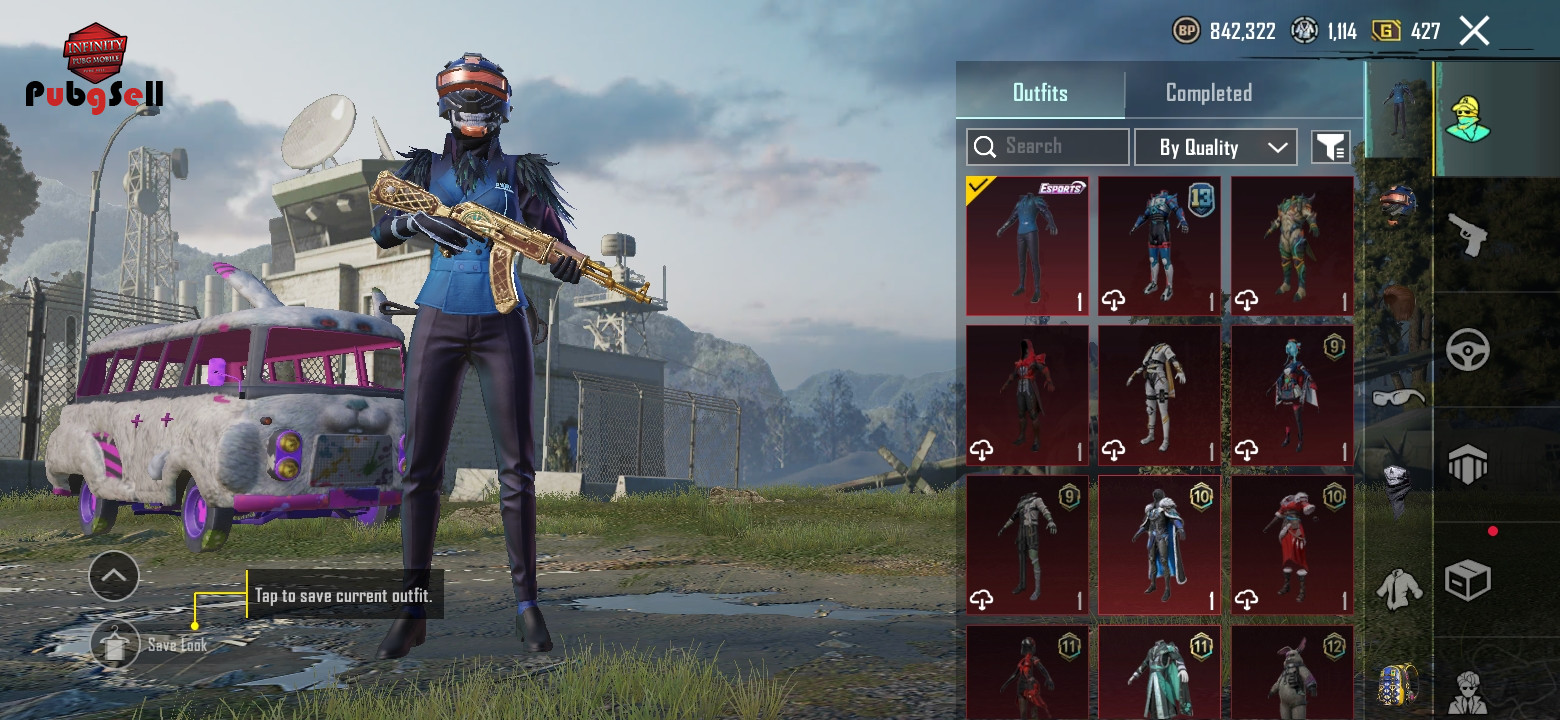Pick the white and gold suit outfit

click(1159, 396)
